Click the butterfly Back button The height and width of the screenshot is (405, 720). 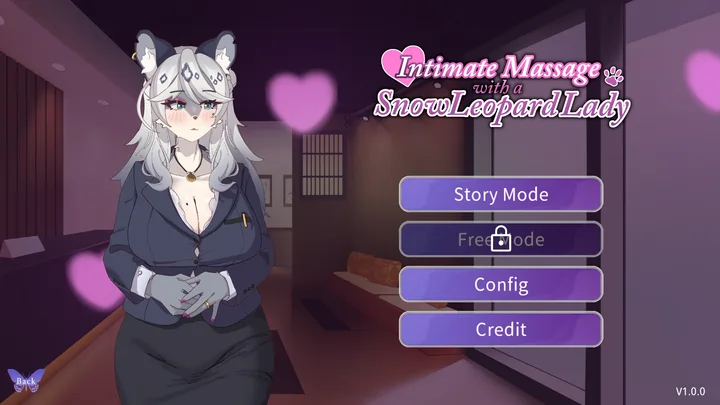pos(25,380)
